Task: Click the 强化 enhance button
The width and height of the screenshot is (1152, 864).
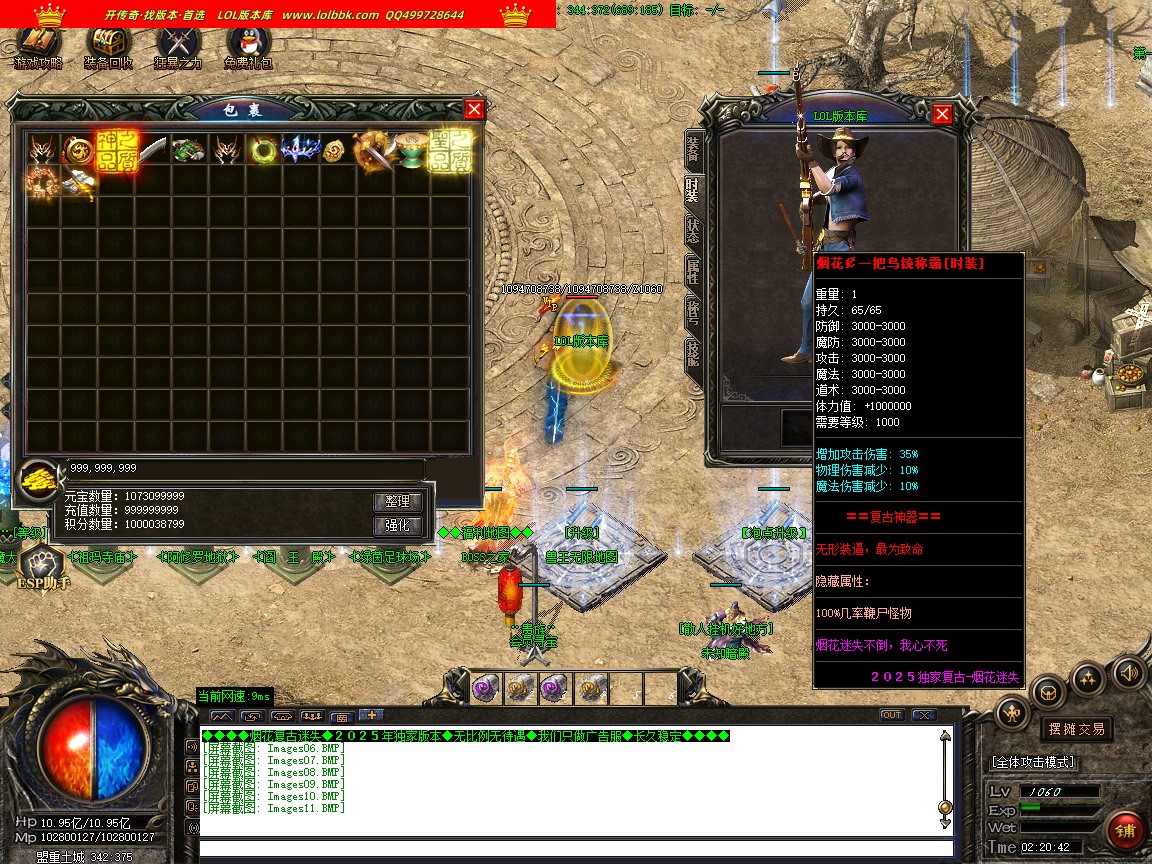Action: tap(398, 526)
